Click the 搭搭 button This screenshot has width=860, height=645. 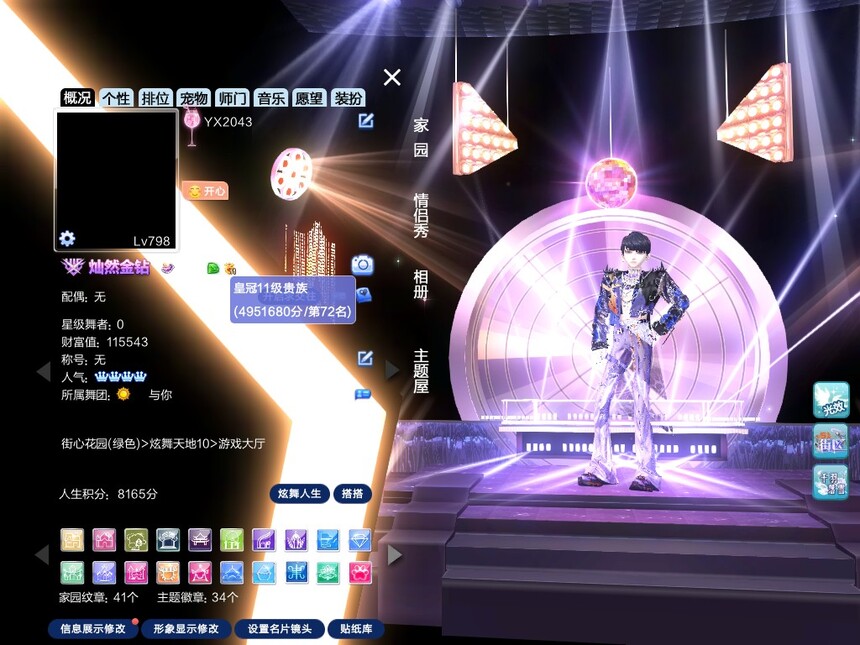tap(352, 494)
